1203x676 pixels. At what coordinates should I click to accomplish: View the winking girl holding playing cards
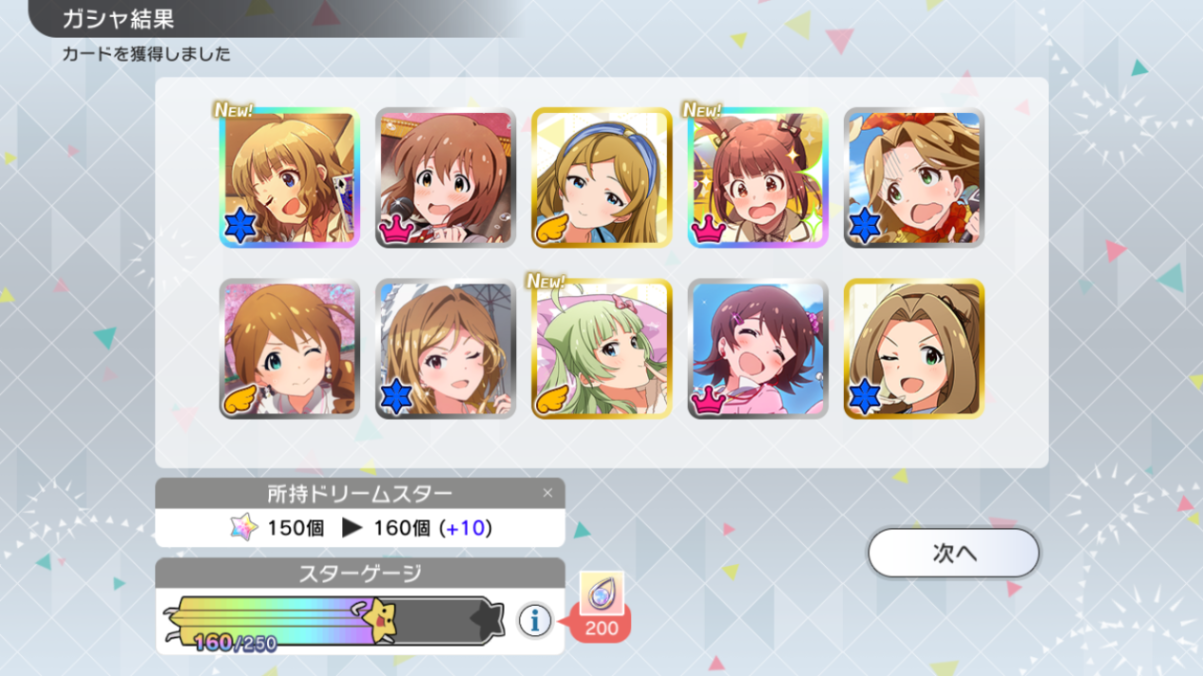(x=289, y=178)
